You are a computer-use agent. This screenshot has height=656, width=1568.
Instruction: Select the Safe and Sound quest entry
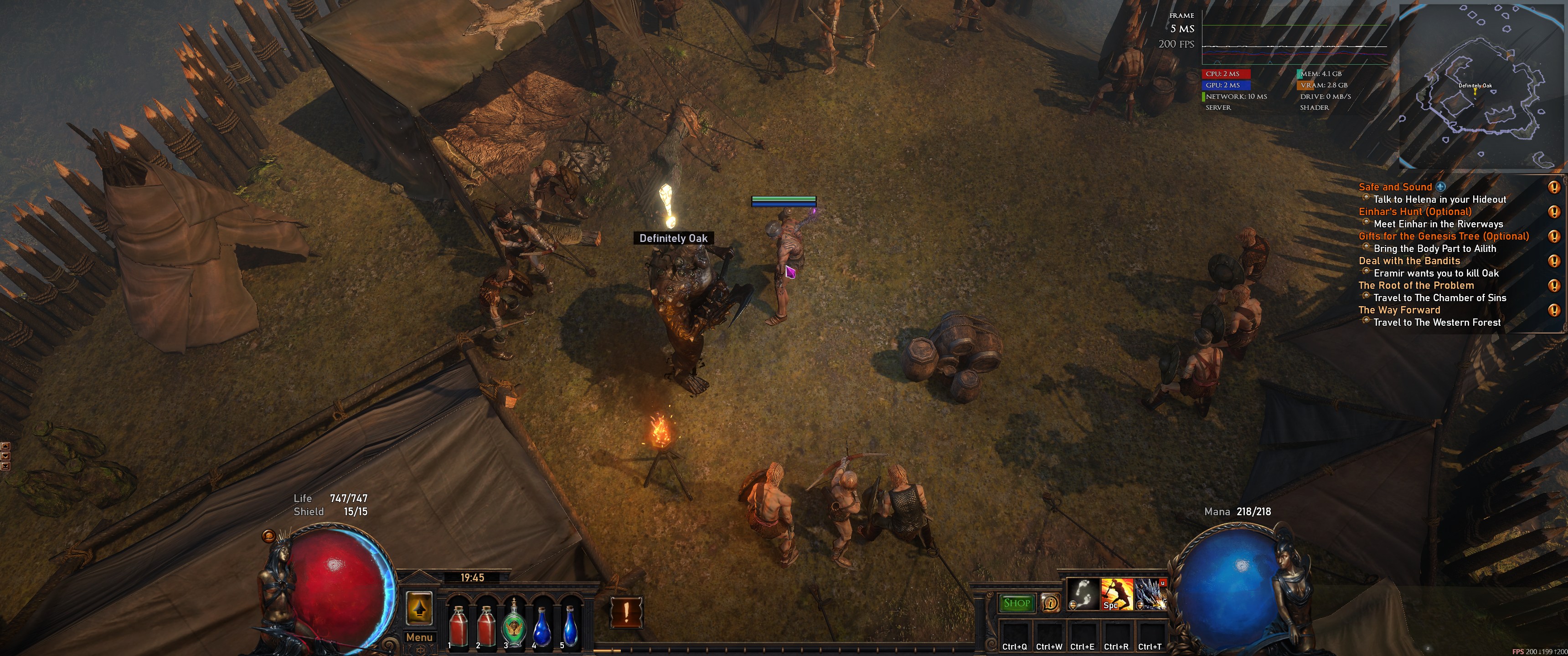(1394, 187)
